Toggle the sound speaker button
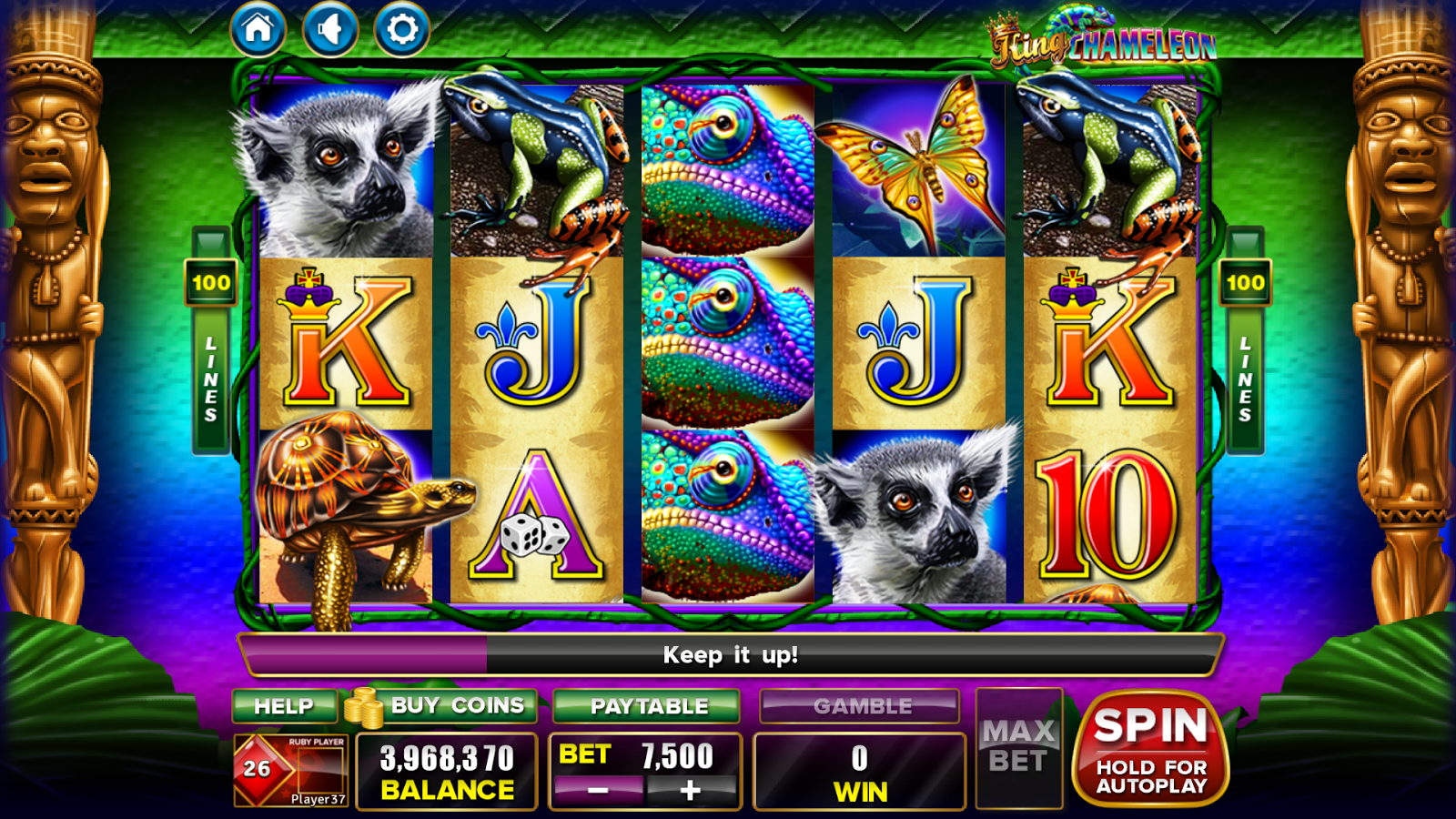 click(x=330, y=29)
